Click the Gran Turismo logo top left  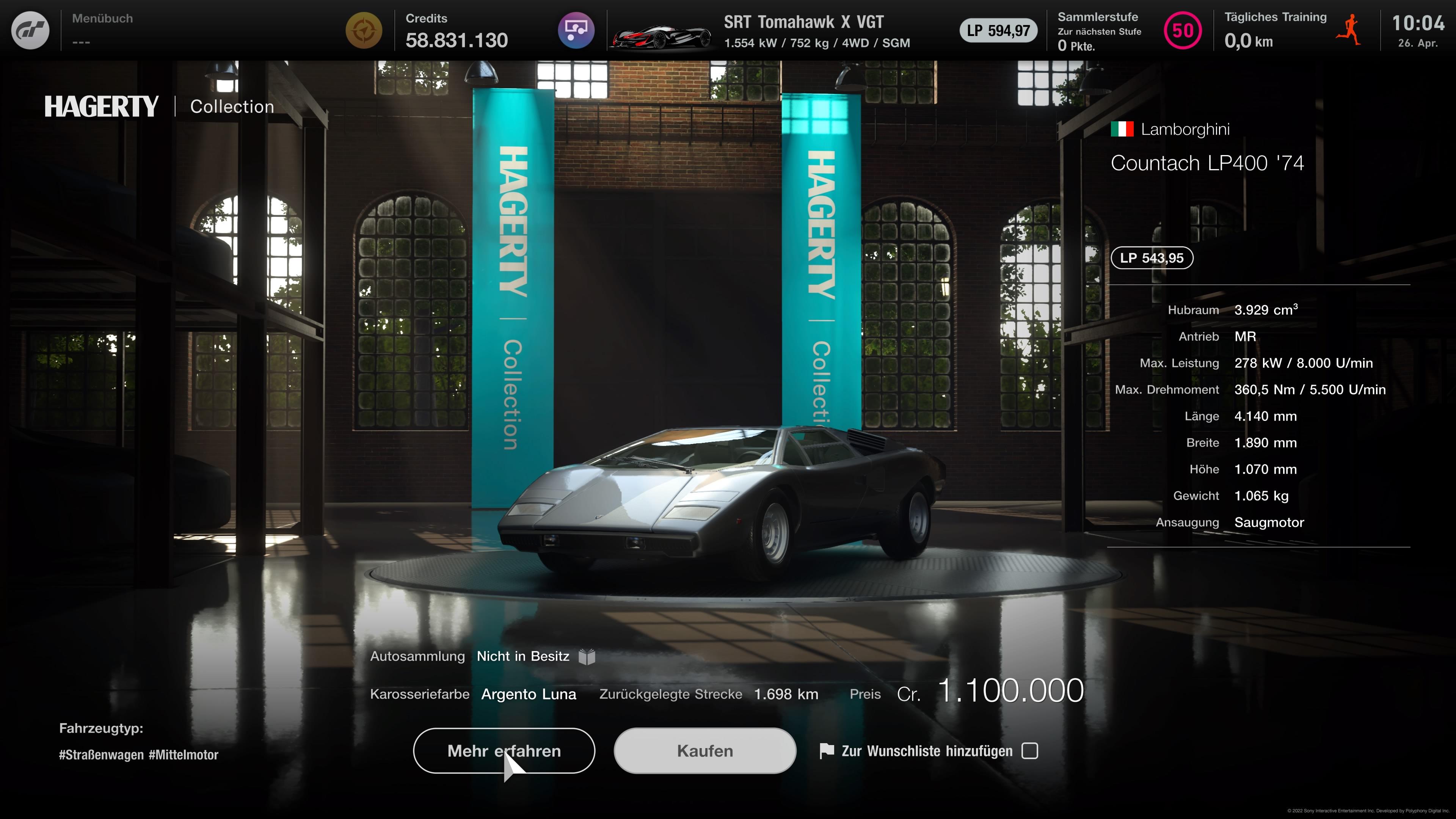click(30, 30)
